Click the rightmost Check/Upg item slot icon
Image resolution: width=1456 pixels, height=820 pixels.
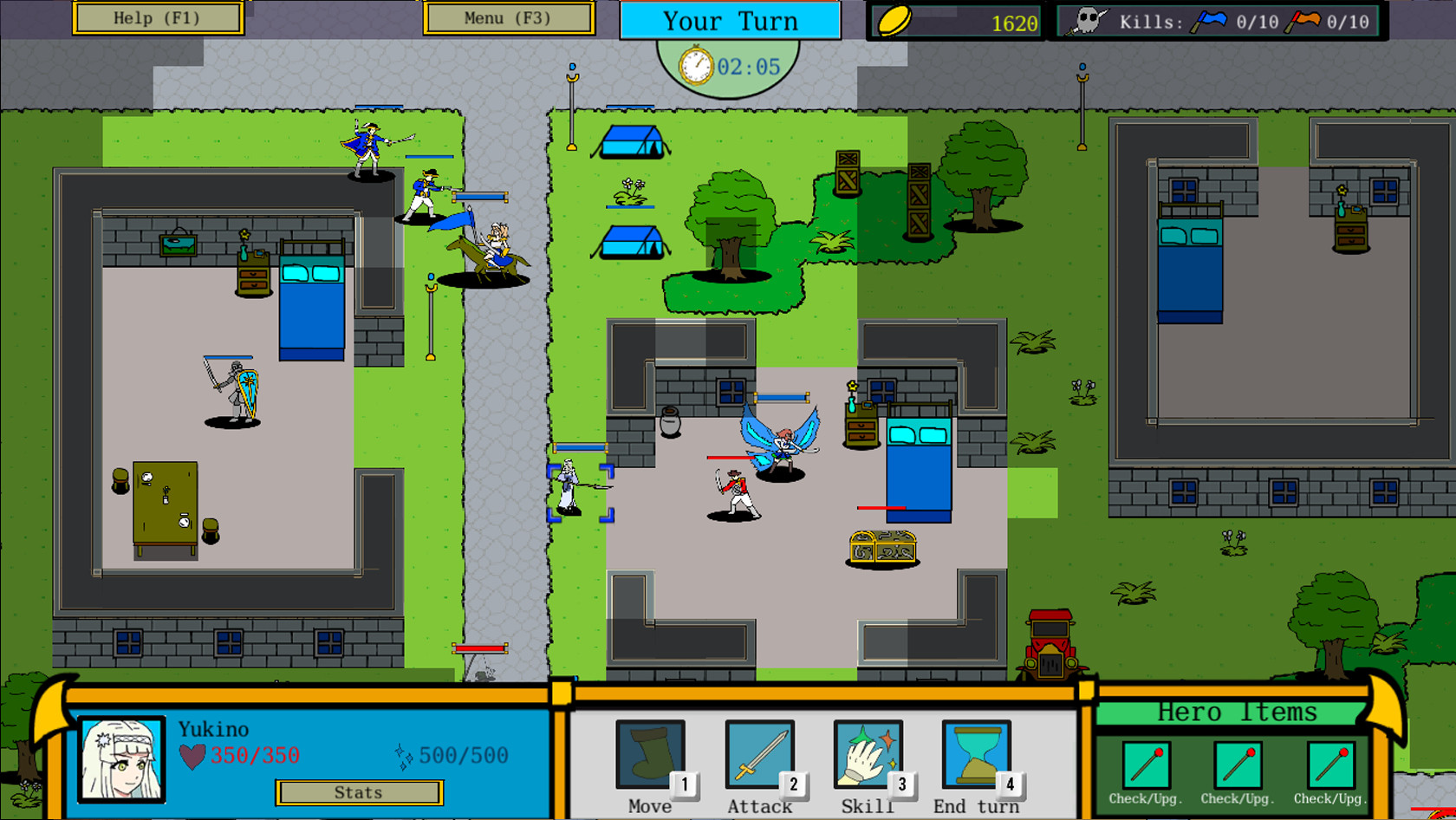(x=1329, y=763)
